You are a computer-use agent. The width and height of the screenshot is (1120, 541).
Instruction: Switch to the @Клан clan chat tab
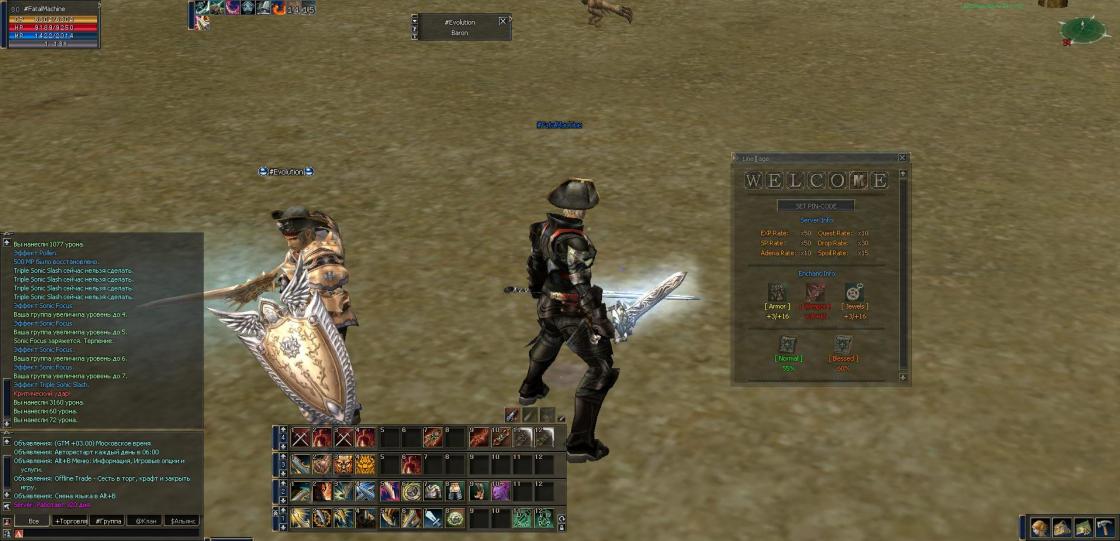point(146,521)
